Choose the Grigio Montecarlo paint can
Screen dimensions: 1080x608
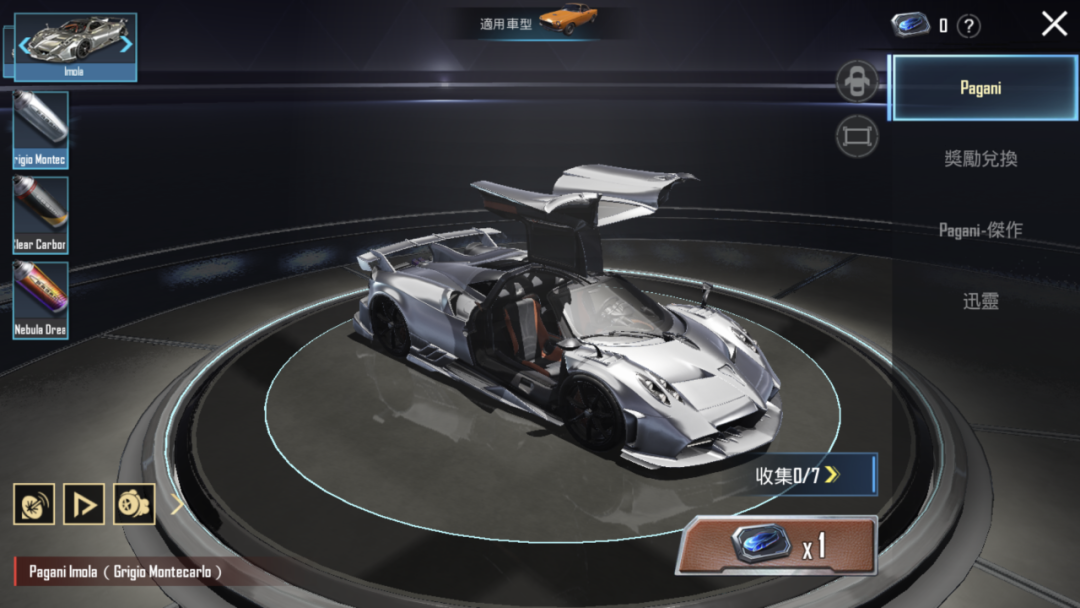point(41,129)
